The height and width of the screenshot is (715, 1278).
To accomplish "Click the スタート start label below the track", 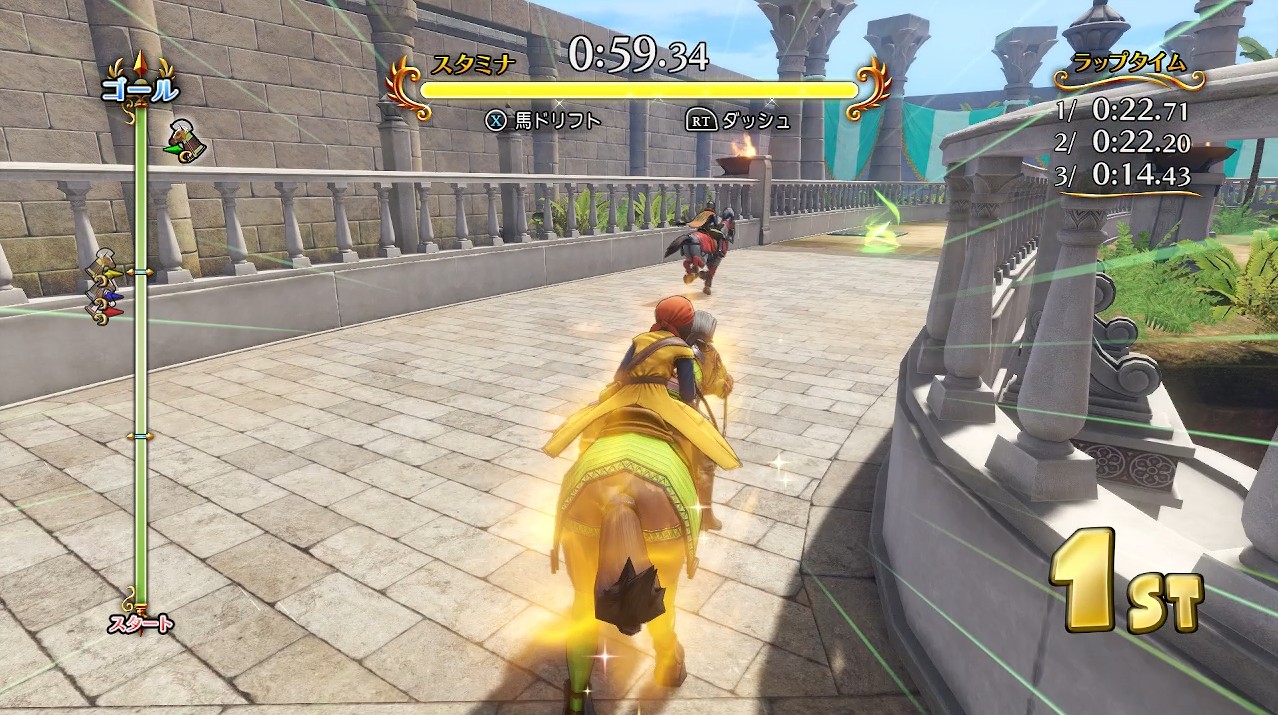I will 140,625.
